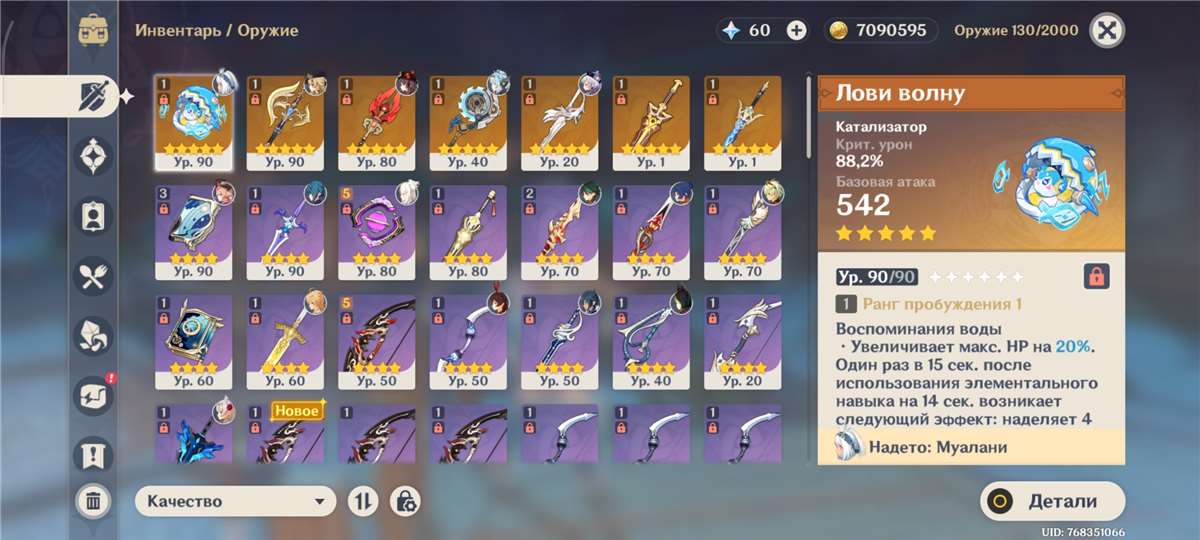Select the five-star red polearm at Ур. 80
Image resolution: width=1200 pixels, height=540 pixels.
377,120
